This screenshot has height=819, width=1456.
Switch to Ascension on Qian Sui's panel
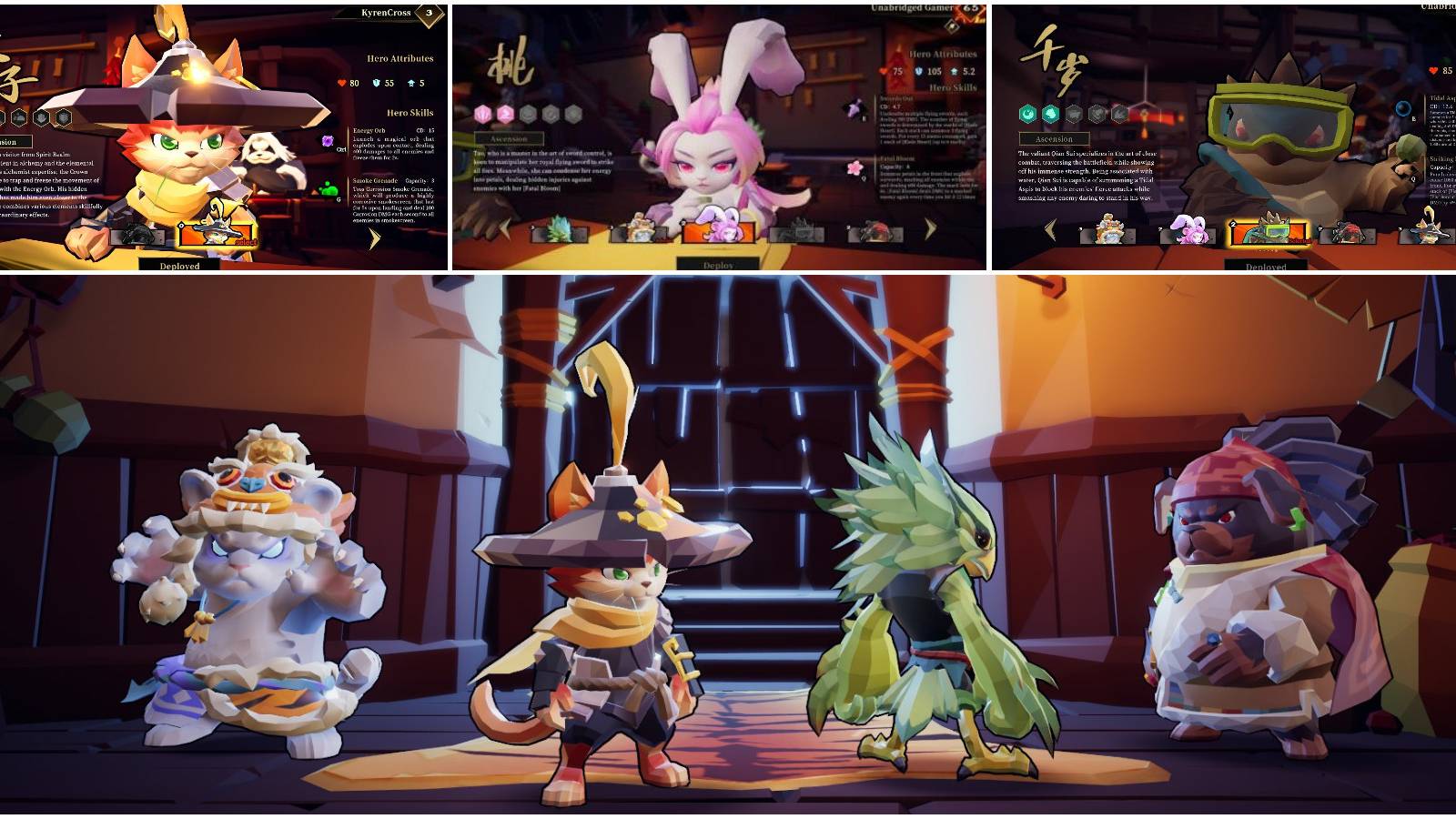click(1054, 139)
